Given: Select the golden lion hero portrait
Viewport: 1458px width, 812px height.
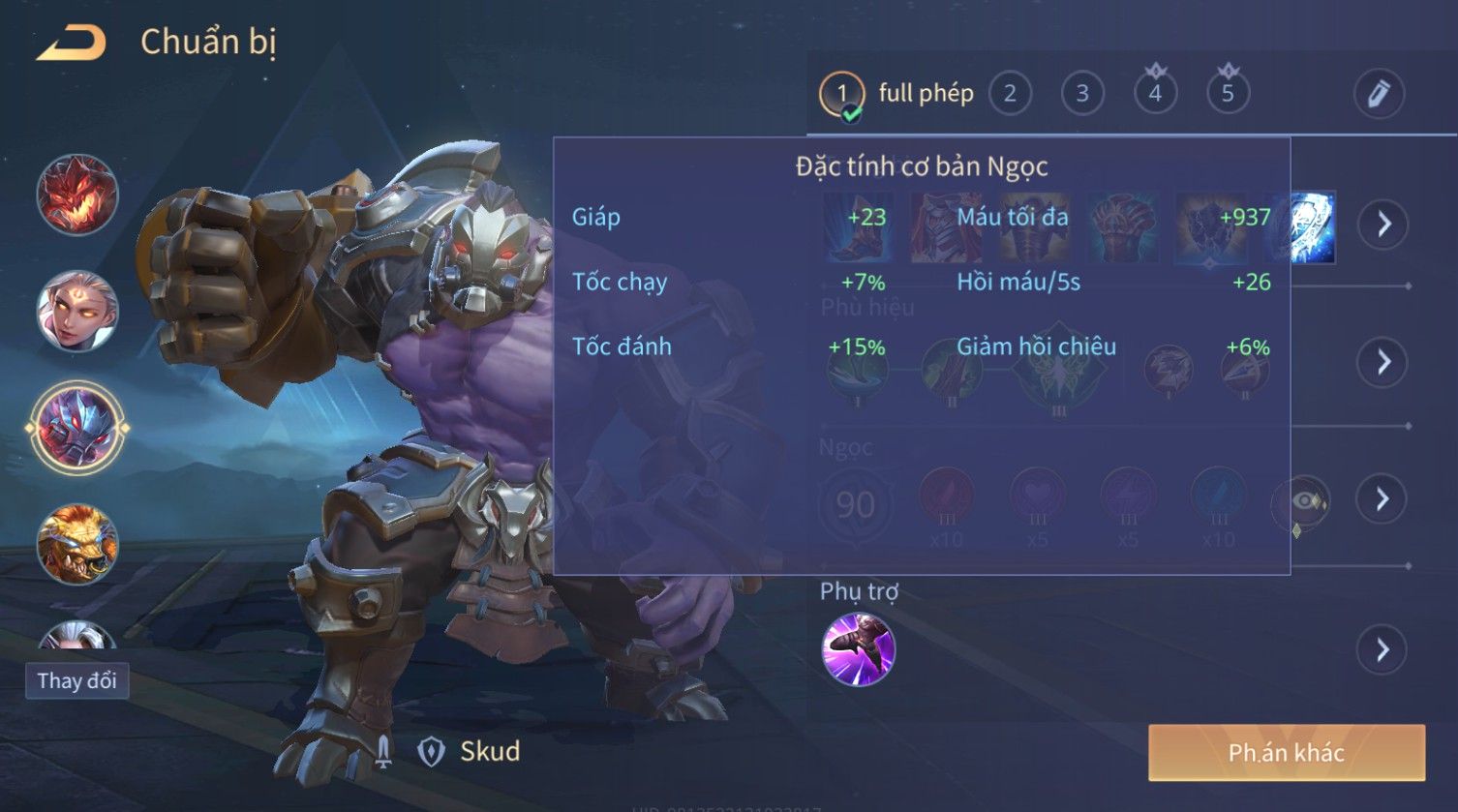Looking at the screenshot, I should (x=77, y=544).
